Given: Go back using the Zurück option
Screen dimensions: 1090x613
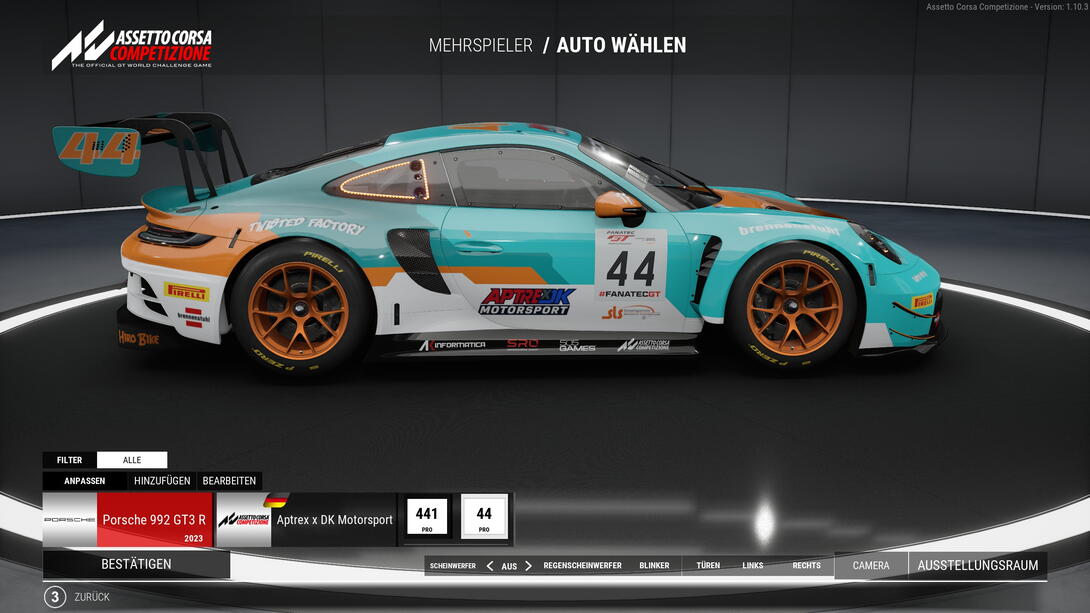Looking at the screenshot, I should point(92,597).
